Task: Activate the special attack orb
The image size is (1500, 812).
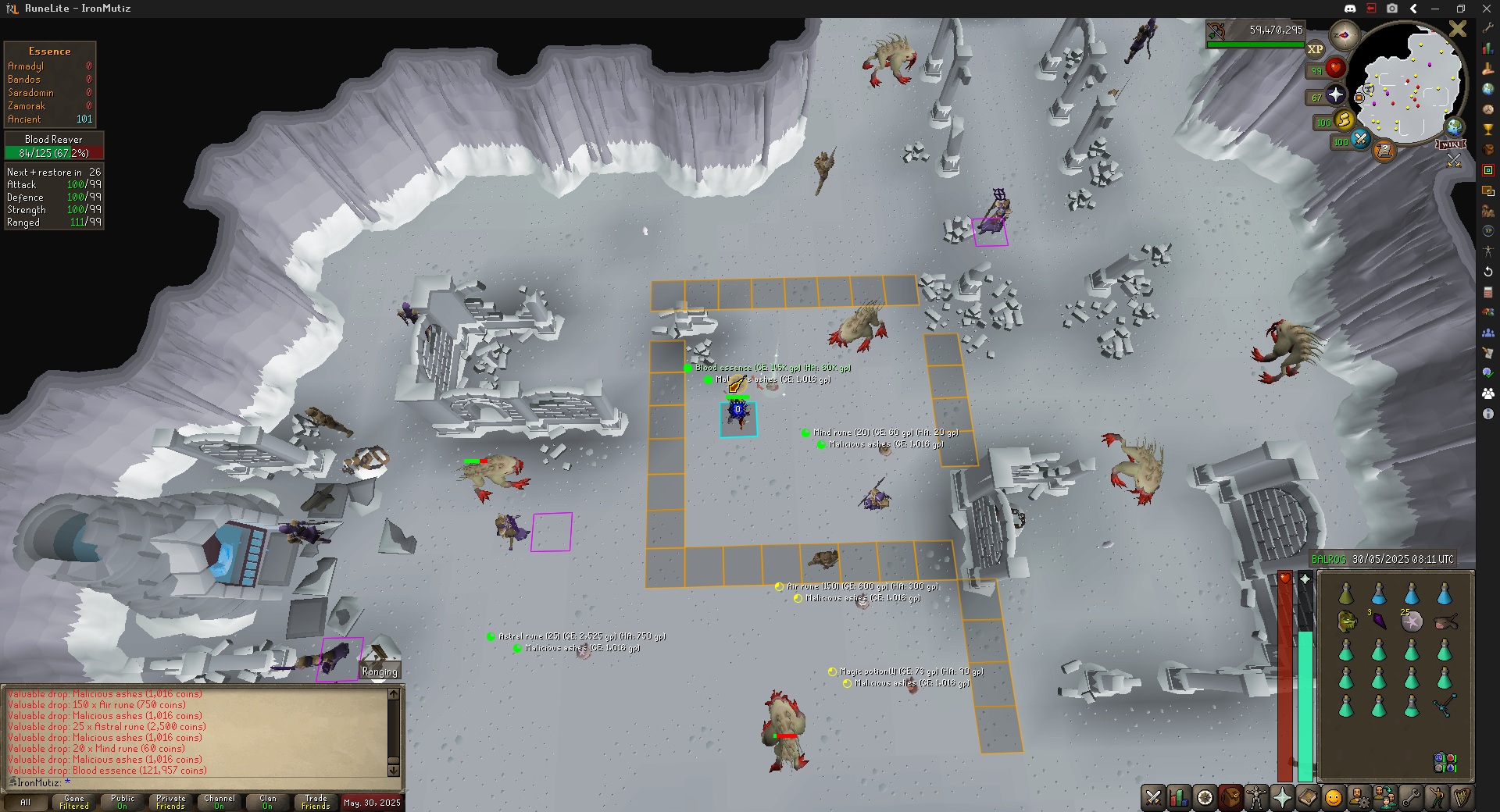Action: 1360,140
